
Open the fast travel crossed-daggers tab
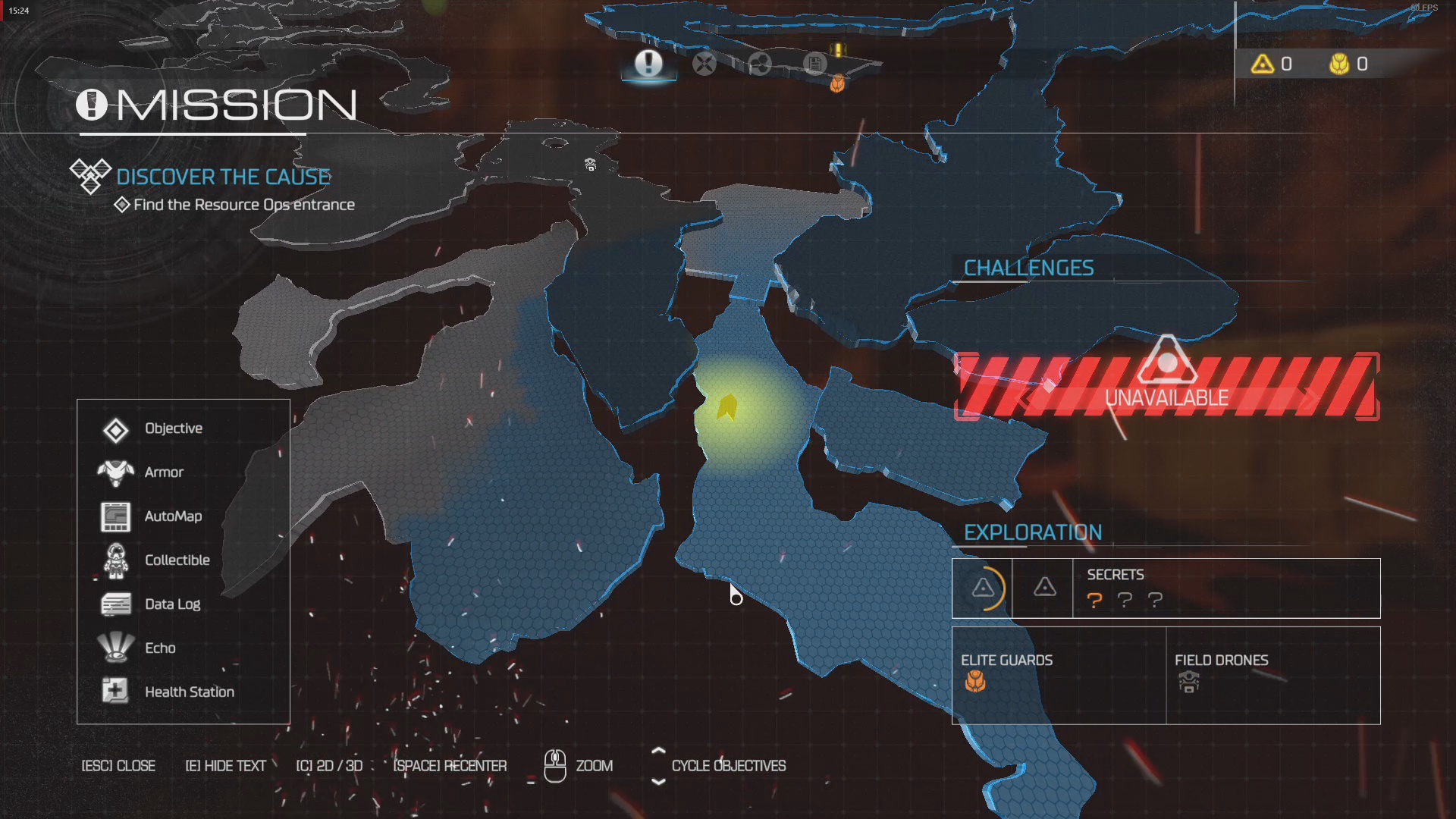pos(704,64)
